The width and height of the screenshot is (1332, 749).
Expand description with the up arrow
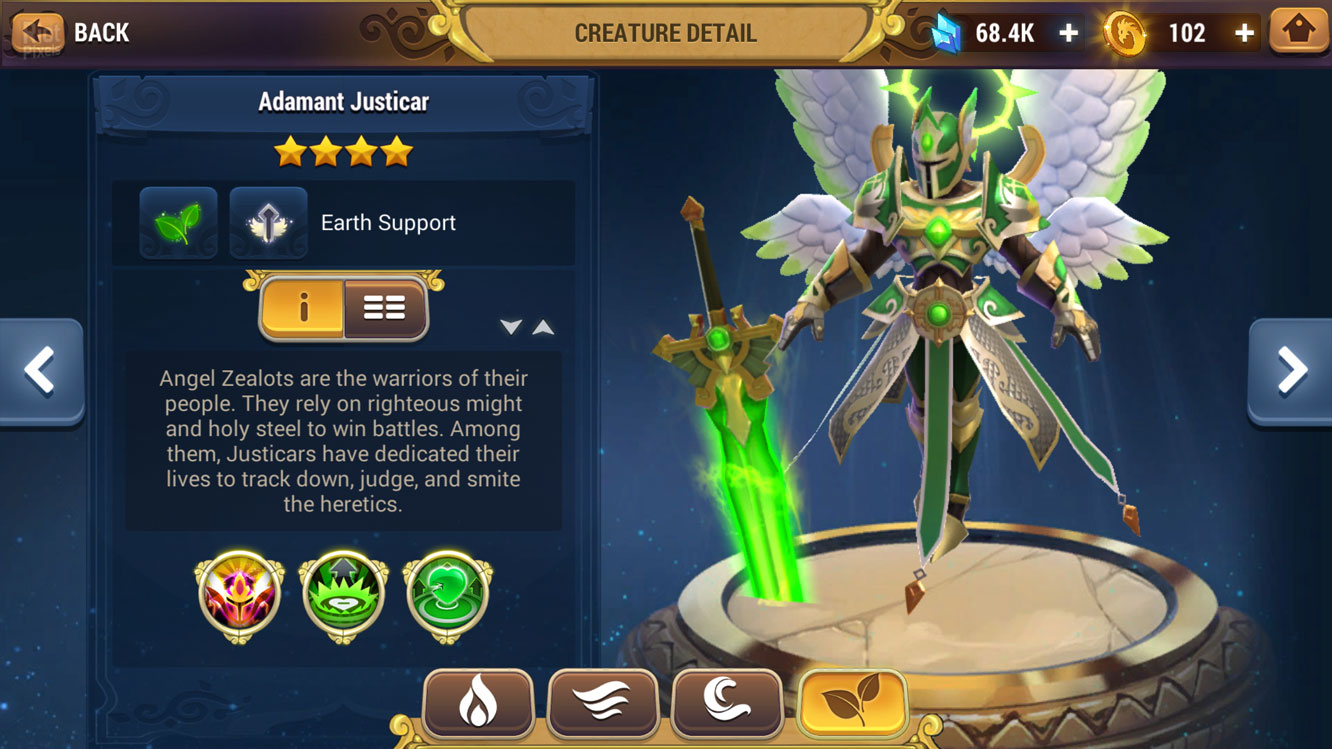pyautogui.click(x=543, y=327)
